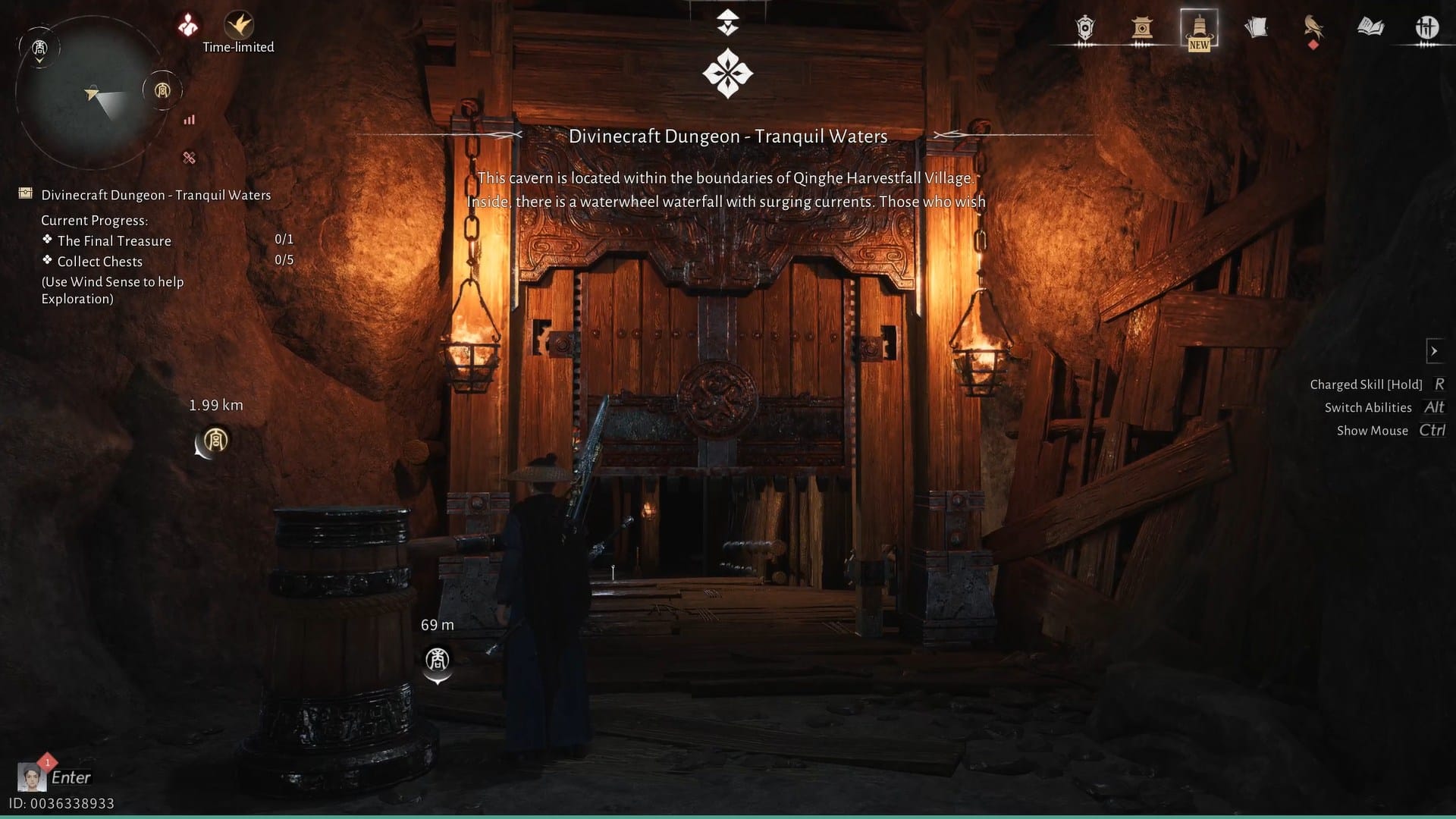Screen dimensions: 1456x819
Task: Open the red clan emblem icon near minimap
Action: pos(187,24)
